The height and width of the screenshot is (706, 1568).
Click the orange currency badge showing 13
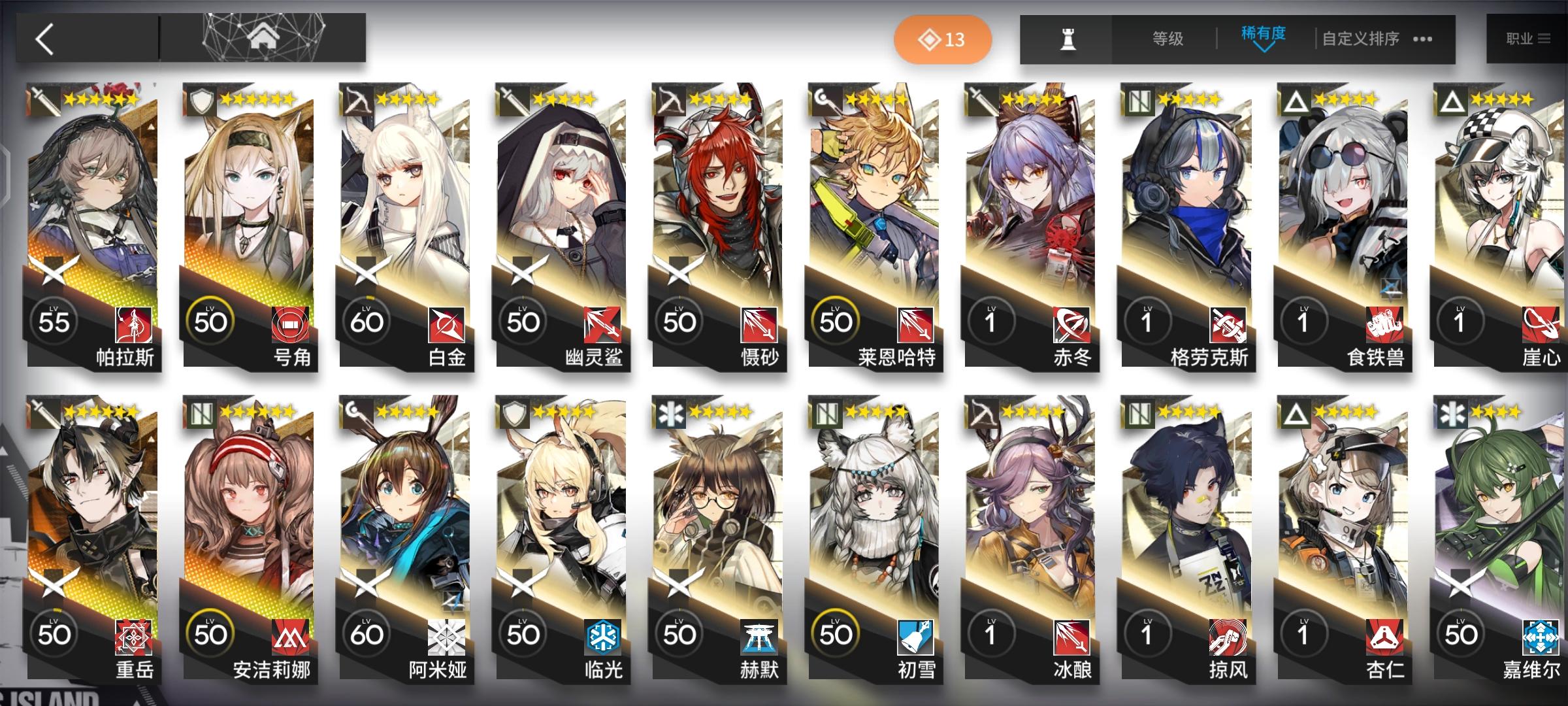[943, 39]
